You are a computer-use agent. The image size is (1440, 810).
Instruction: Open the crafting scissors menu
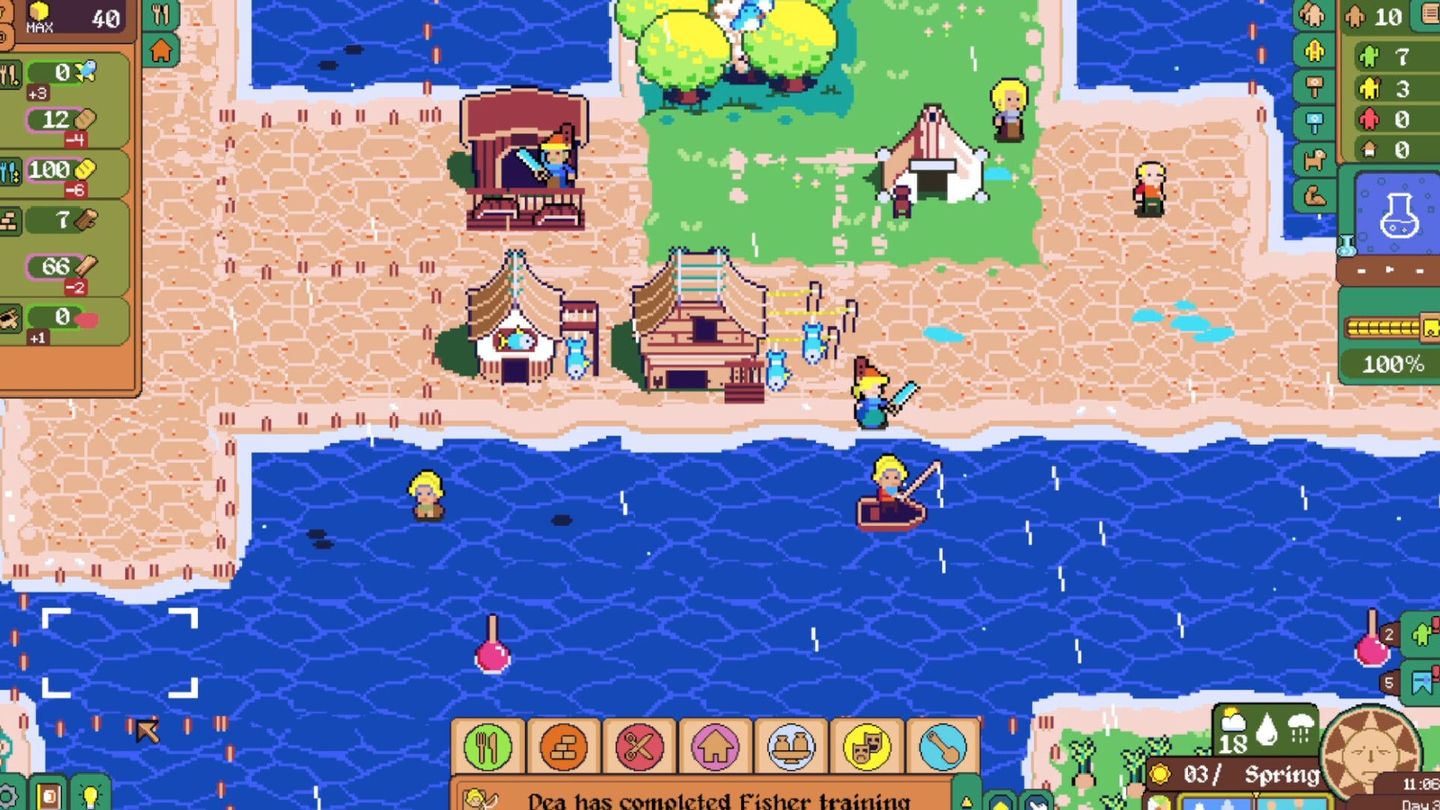coord(638,746)
